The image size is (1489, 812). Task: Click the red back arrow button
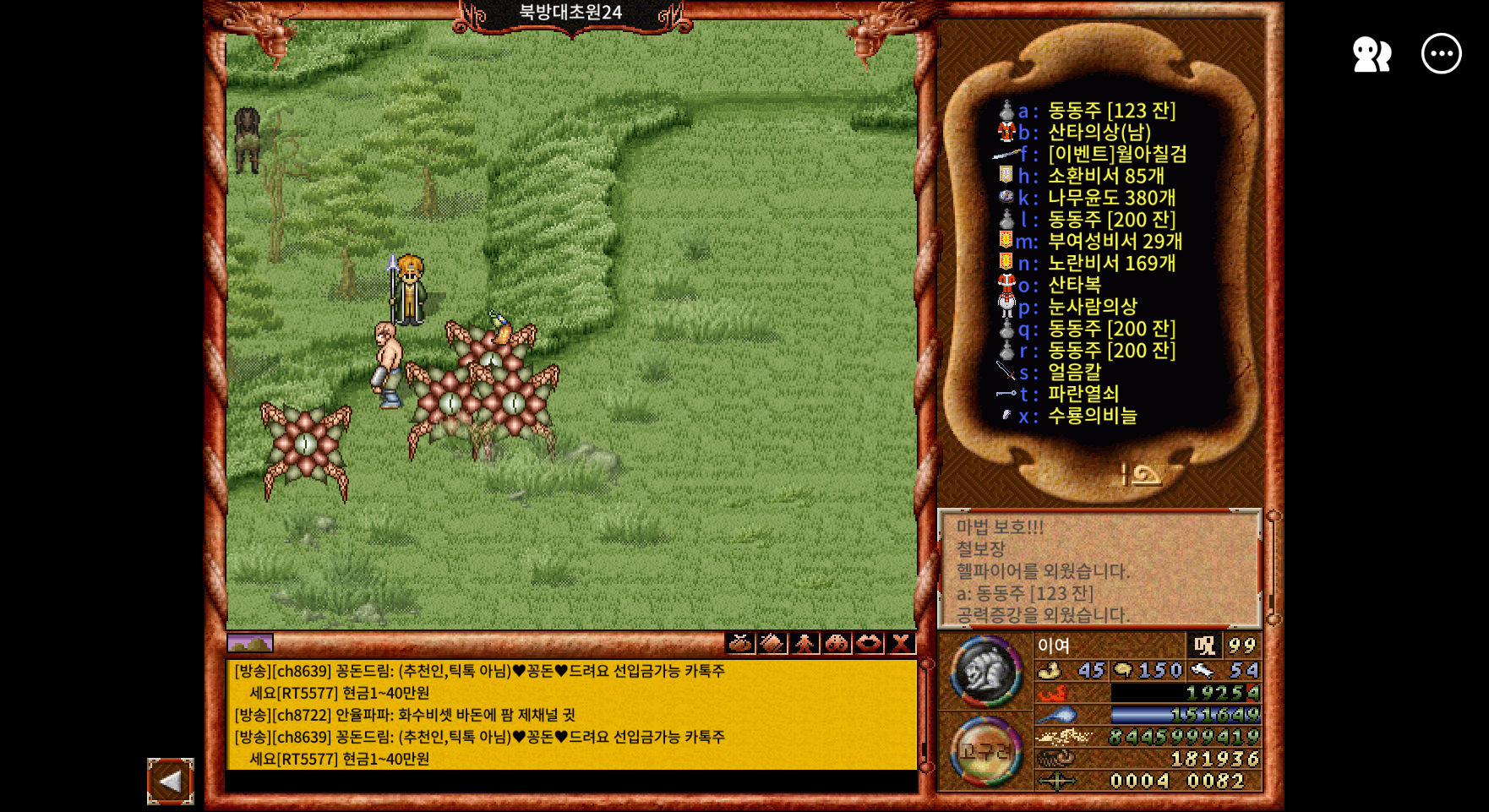(171, 782)
